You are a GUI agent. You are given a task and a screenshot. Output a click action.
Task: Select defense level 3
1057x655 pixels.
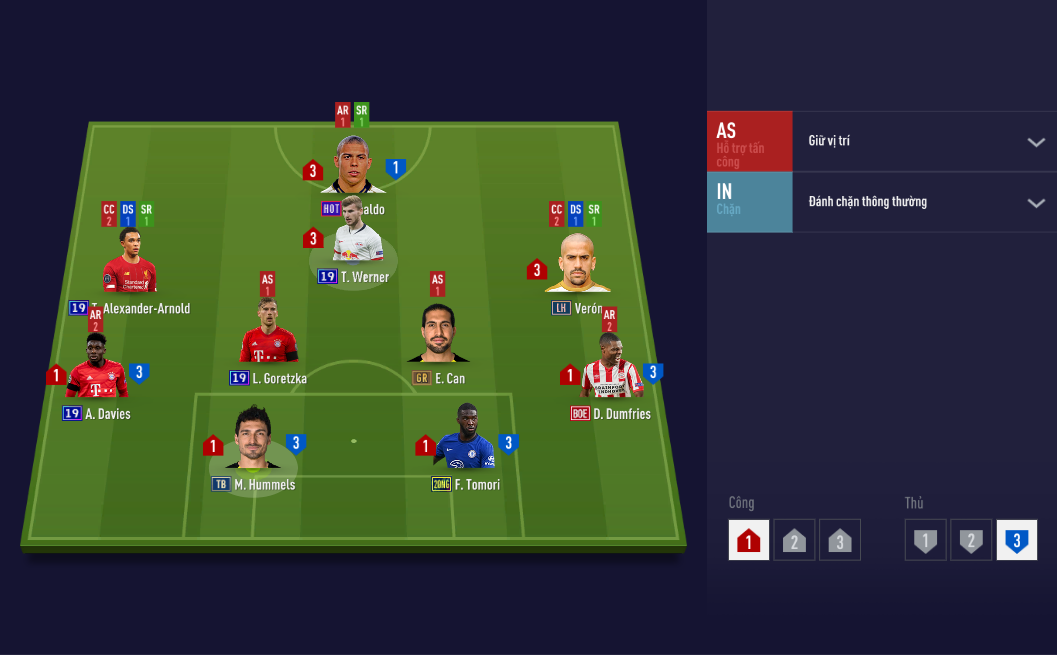pos(1016,541)
